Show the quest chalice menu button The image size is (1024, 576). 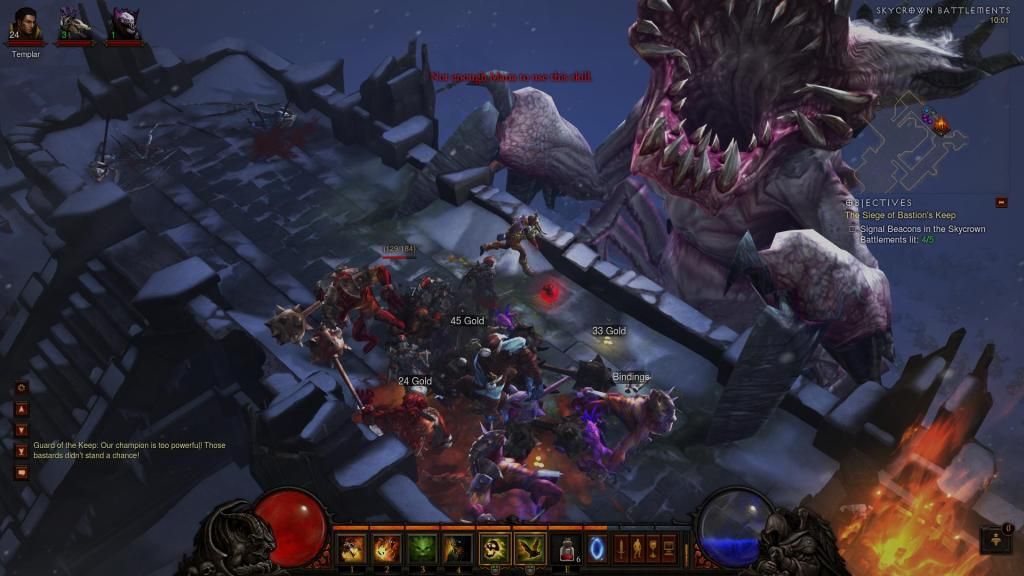point(653,548)
